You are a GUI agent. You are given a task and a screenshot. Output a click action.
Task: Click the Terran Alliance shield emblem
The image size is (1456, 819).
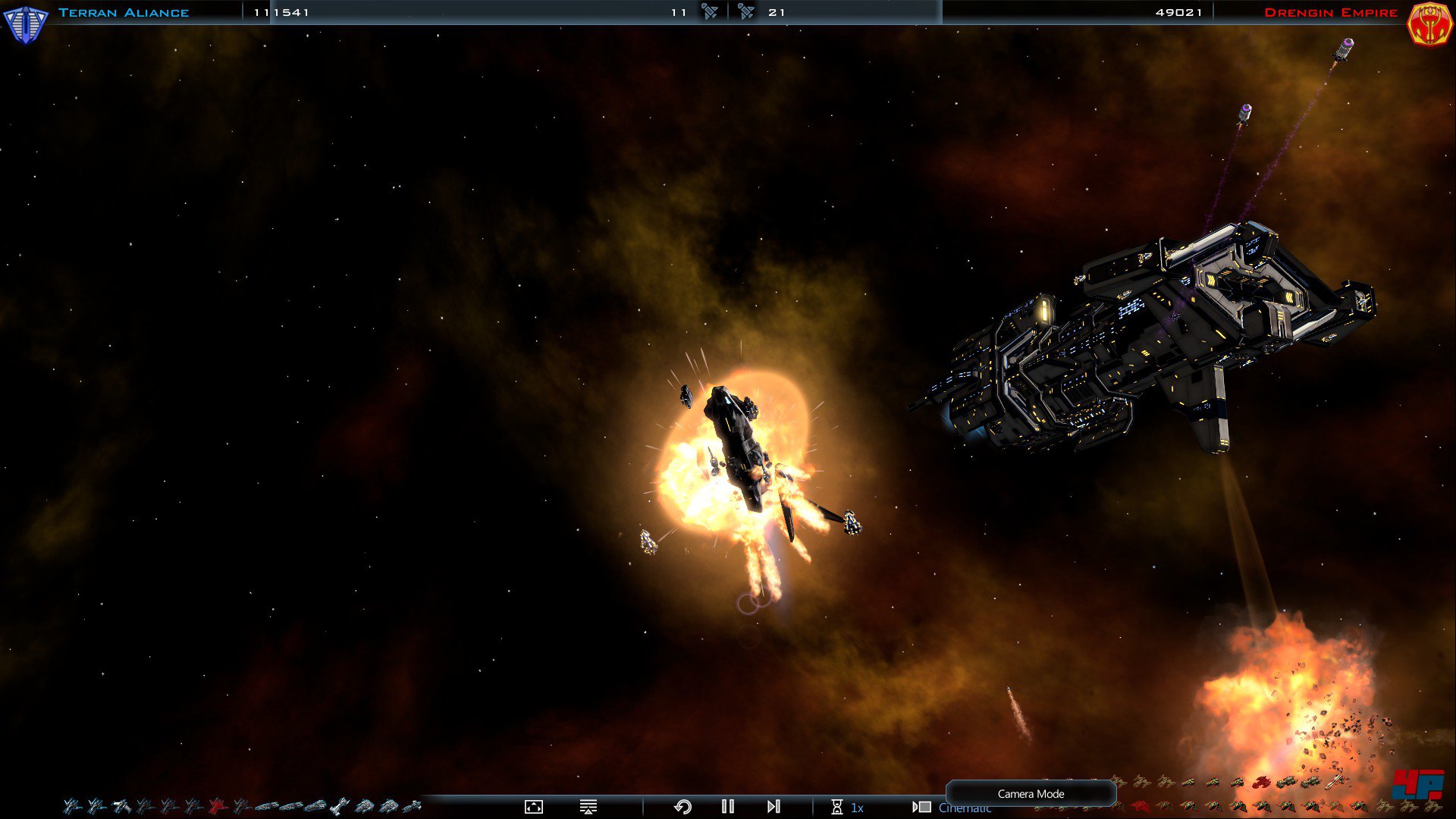coord(25,23)
